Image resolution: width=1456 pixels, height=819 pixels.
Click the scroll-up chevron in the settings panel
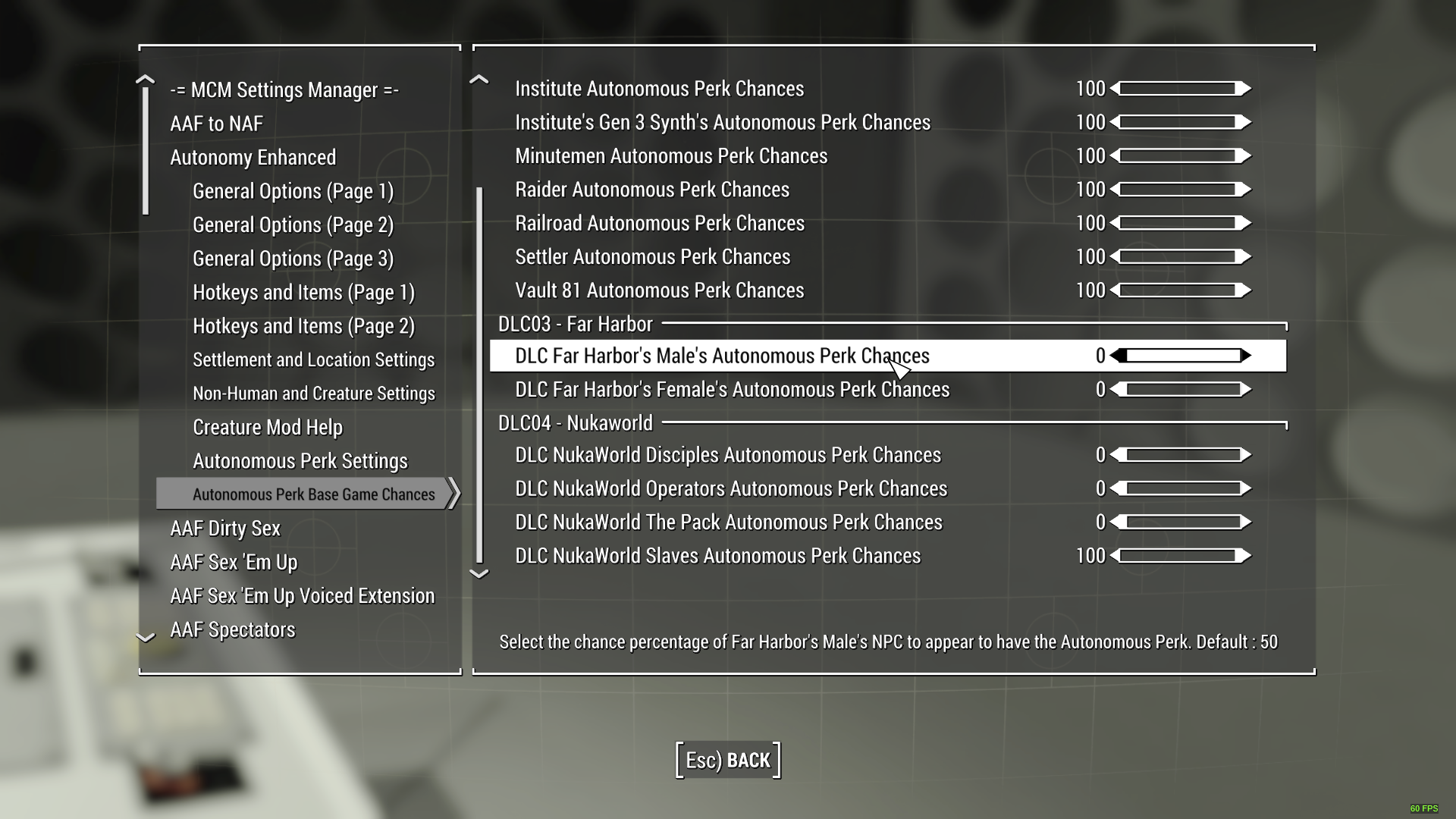(478, 80)
